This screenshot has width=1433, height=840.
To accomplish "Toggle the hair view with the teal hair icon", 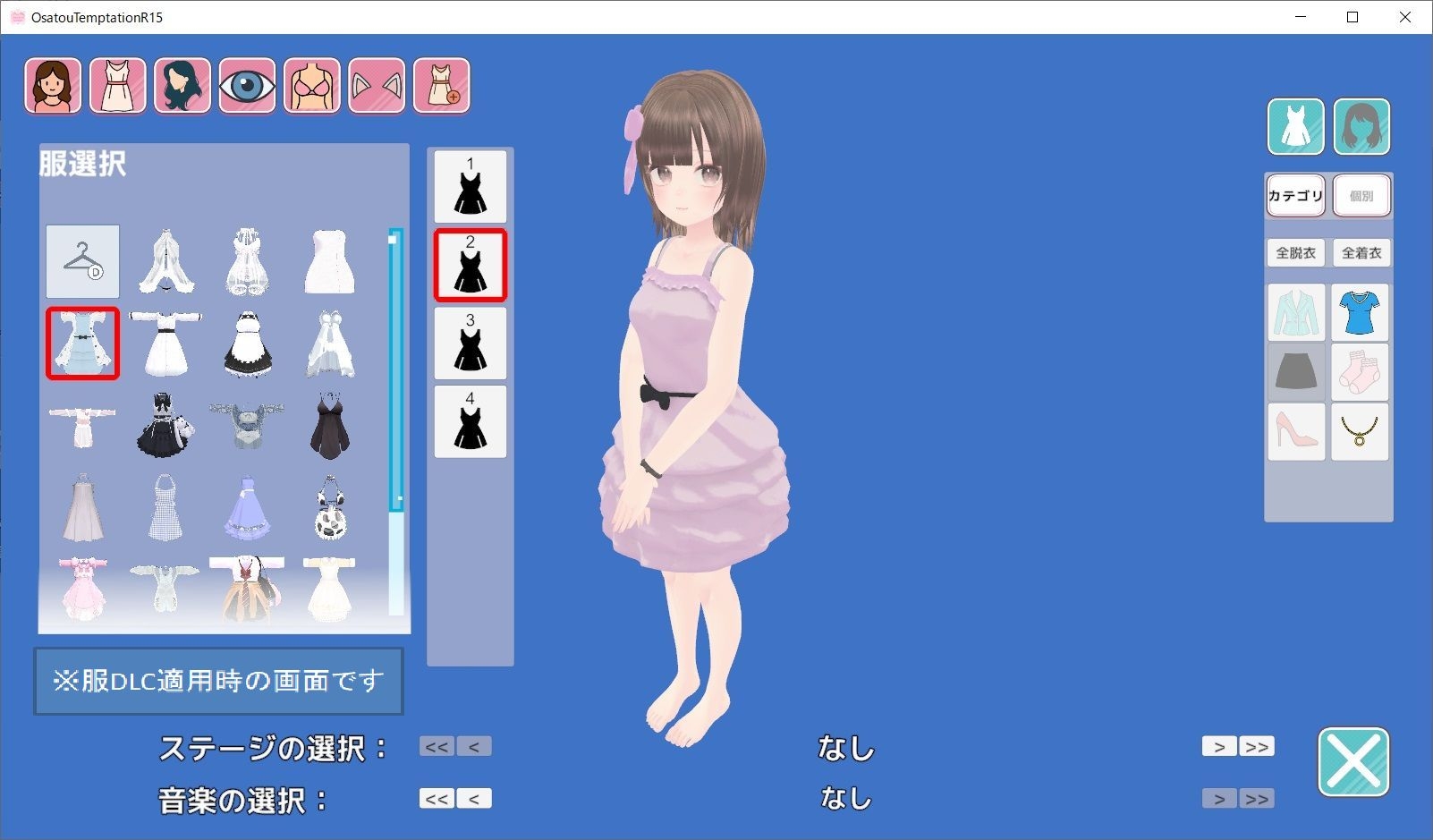I will point(1361,127).
